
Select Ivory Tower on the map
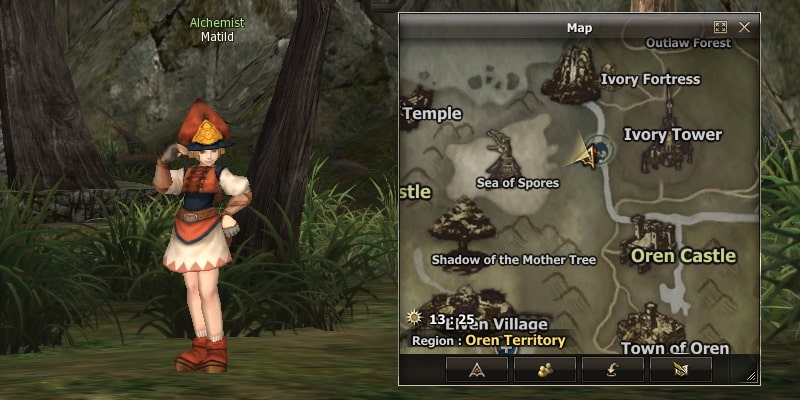[x=672, y=135]
